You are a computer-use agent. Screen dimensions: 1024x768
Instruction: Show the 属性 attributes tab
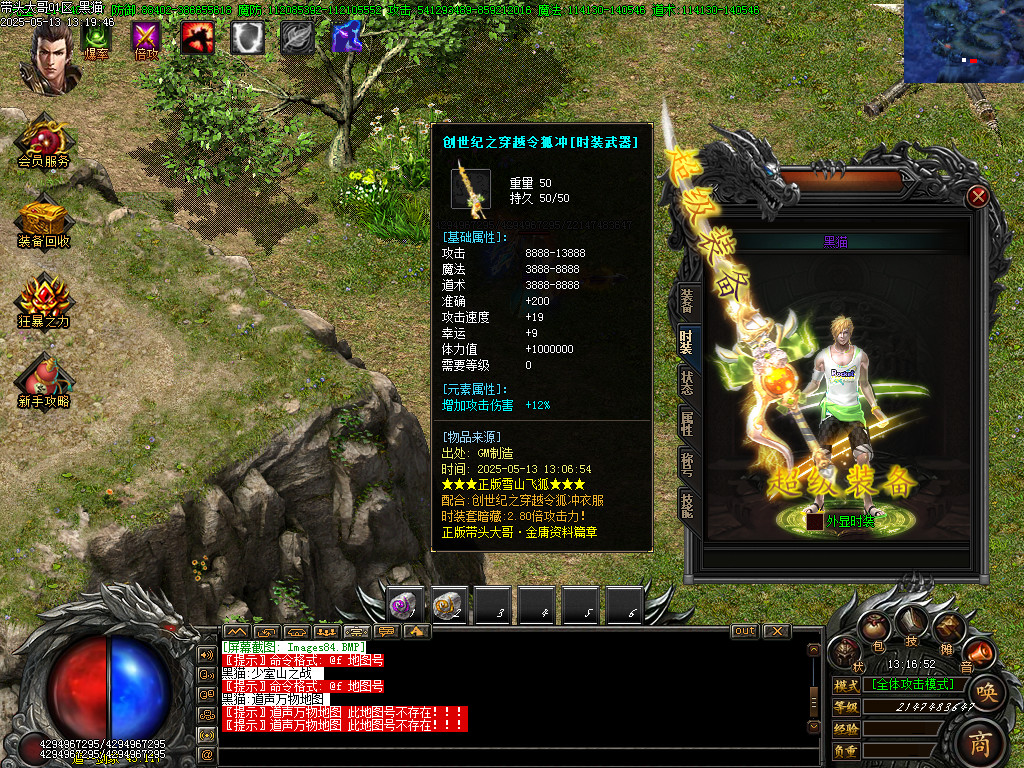(687, 424)
